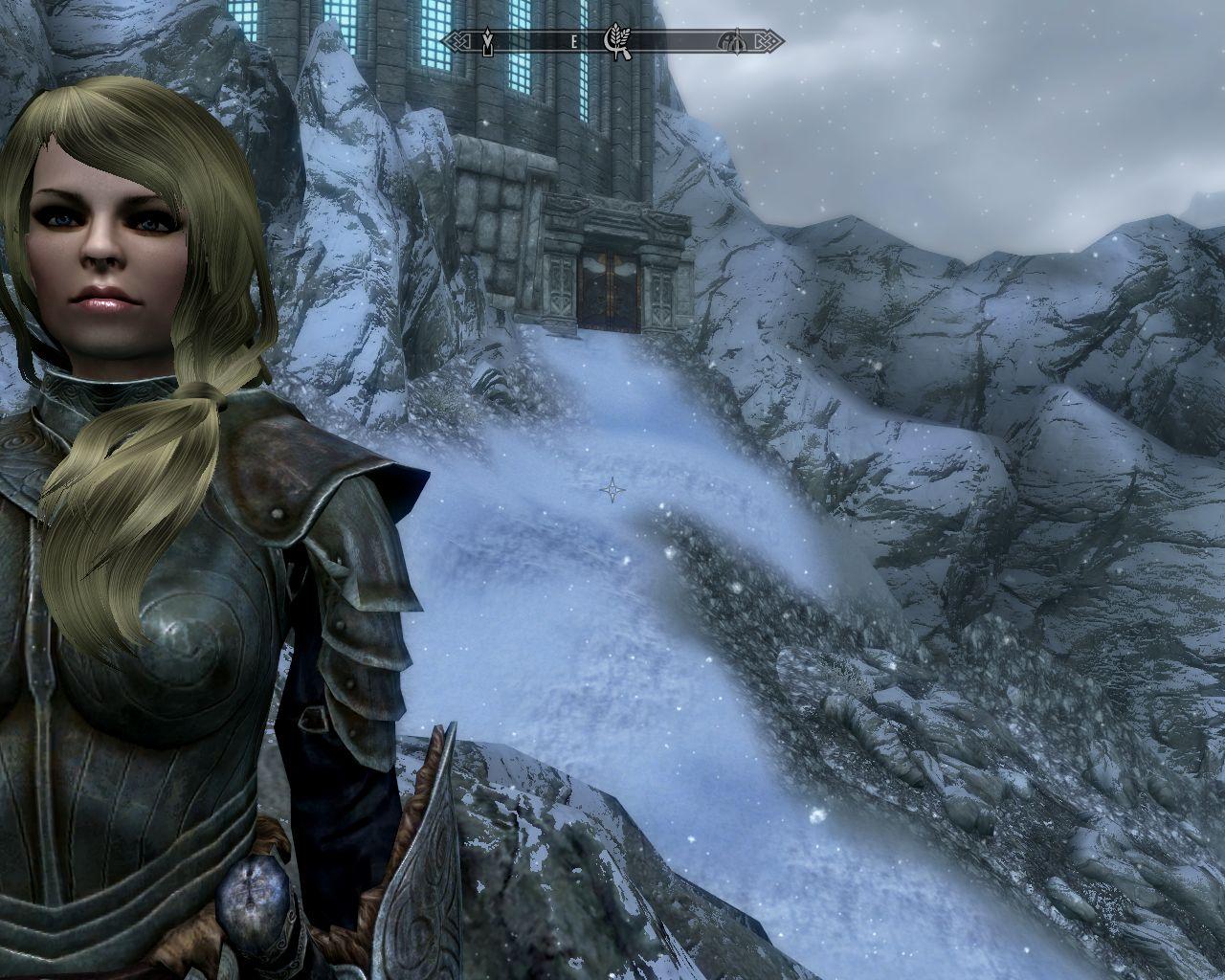Screen dimensions: 1225x980
Task: Select the faded dome landmark compass marker
Action: point(730,41)
